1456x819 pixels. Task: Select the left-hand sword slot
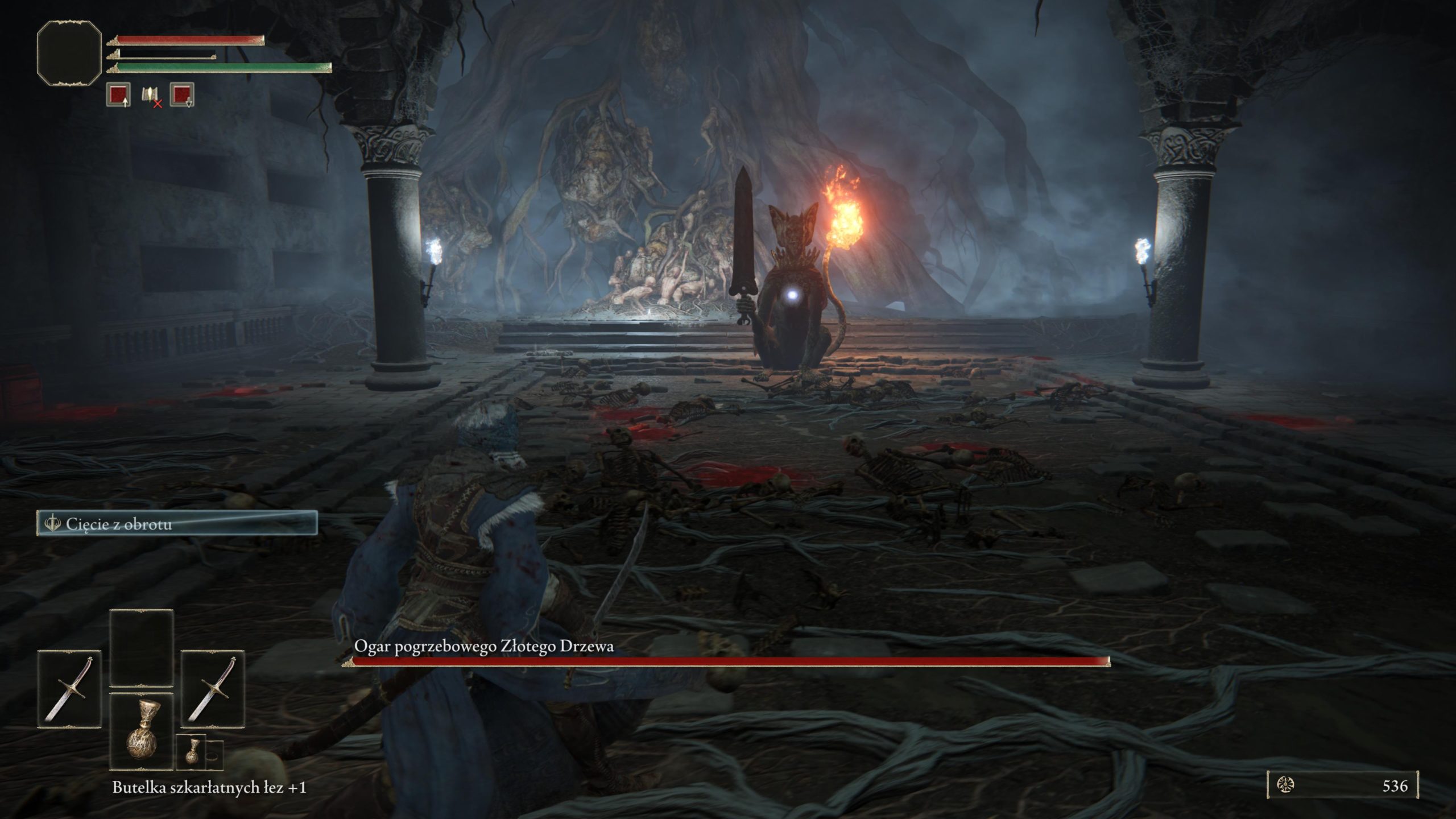(69, 689)
